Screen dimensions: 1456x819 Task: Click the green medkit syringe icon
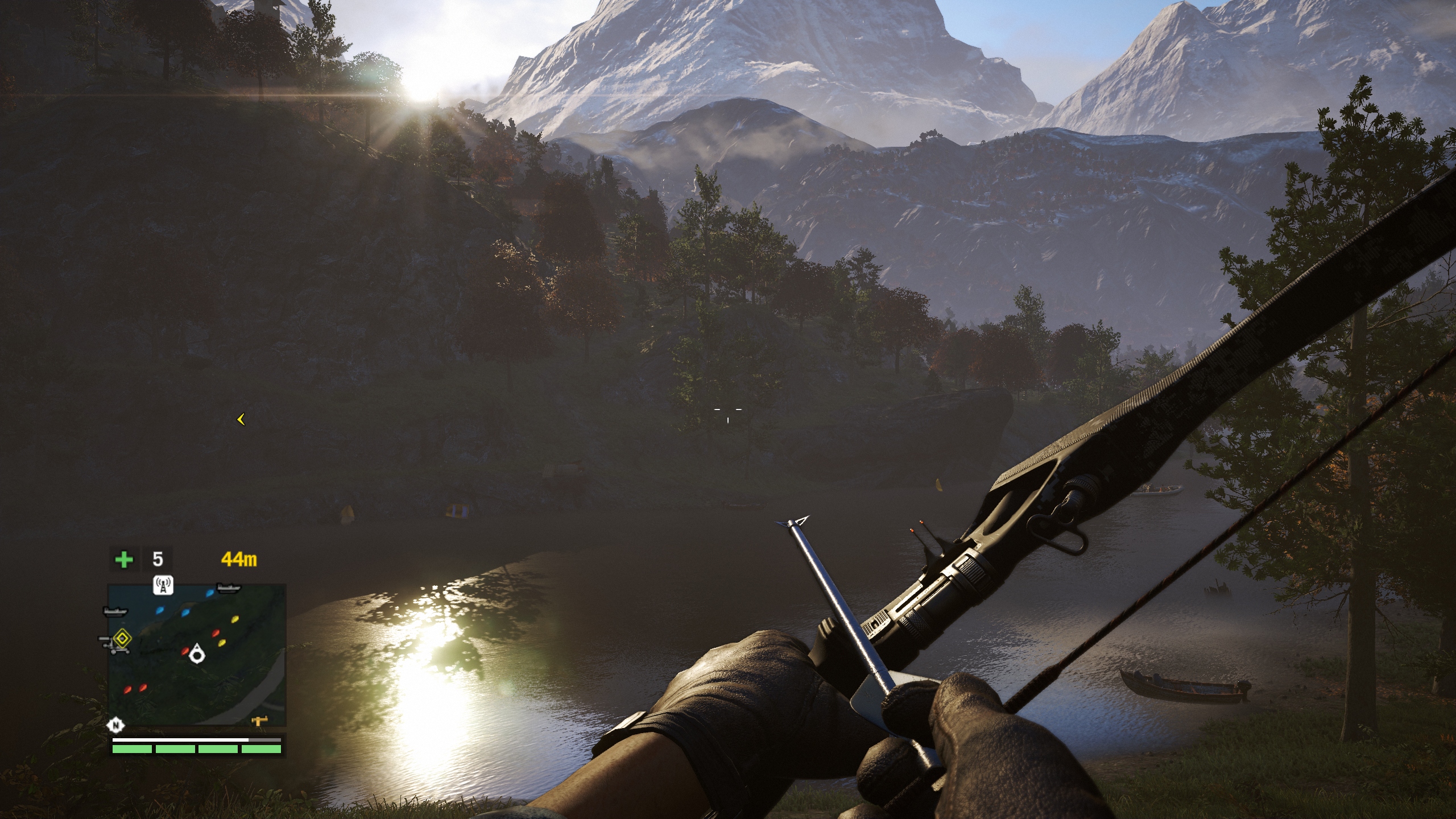click(125, 560)
